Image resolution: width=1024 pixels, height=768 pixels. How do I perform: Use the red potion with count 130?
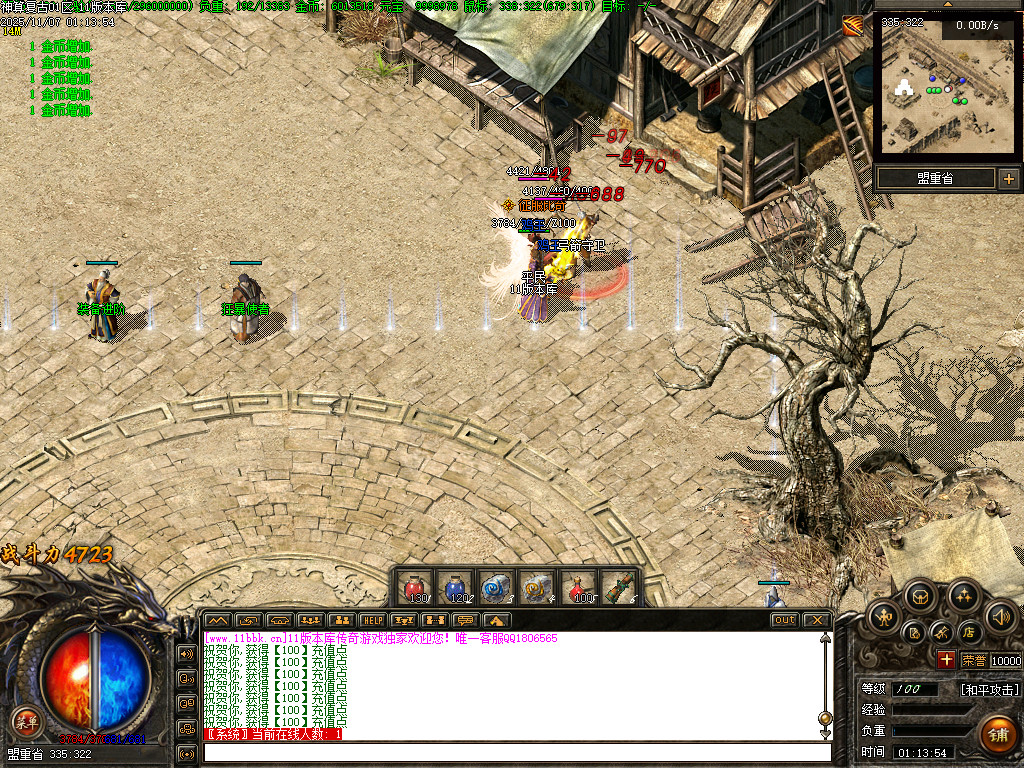click(x=413, y=587)
